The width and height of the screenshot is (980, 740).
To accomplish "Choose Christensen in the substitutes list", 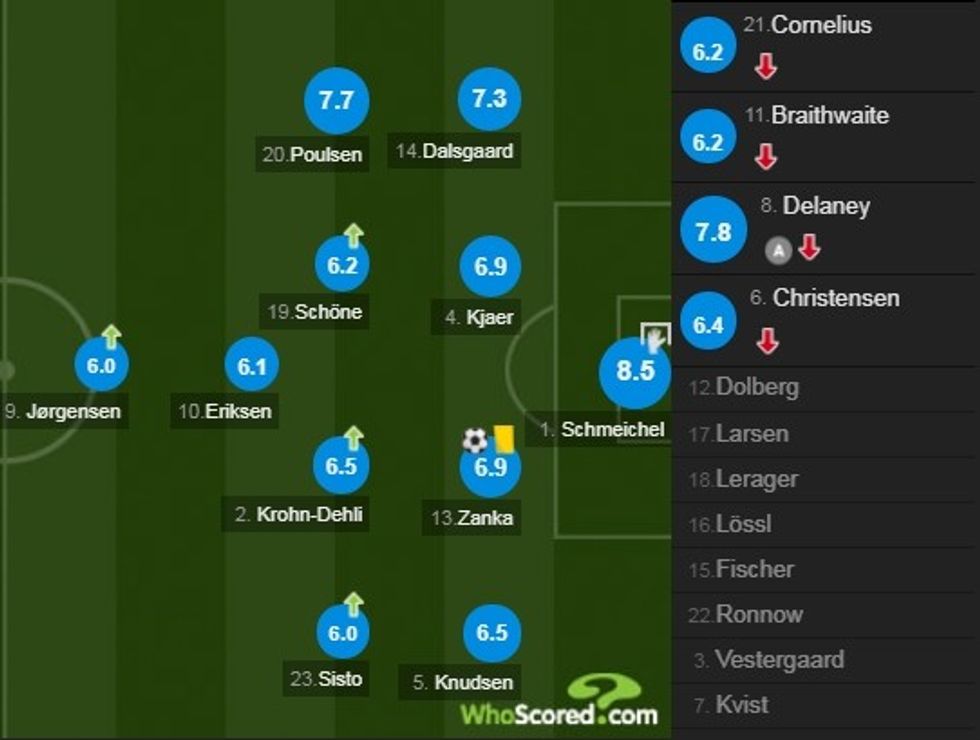I will [836, 298].
